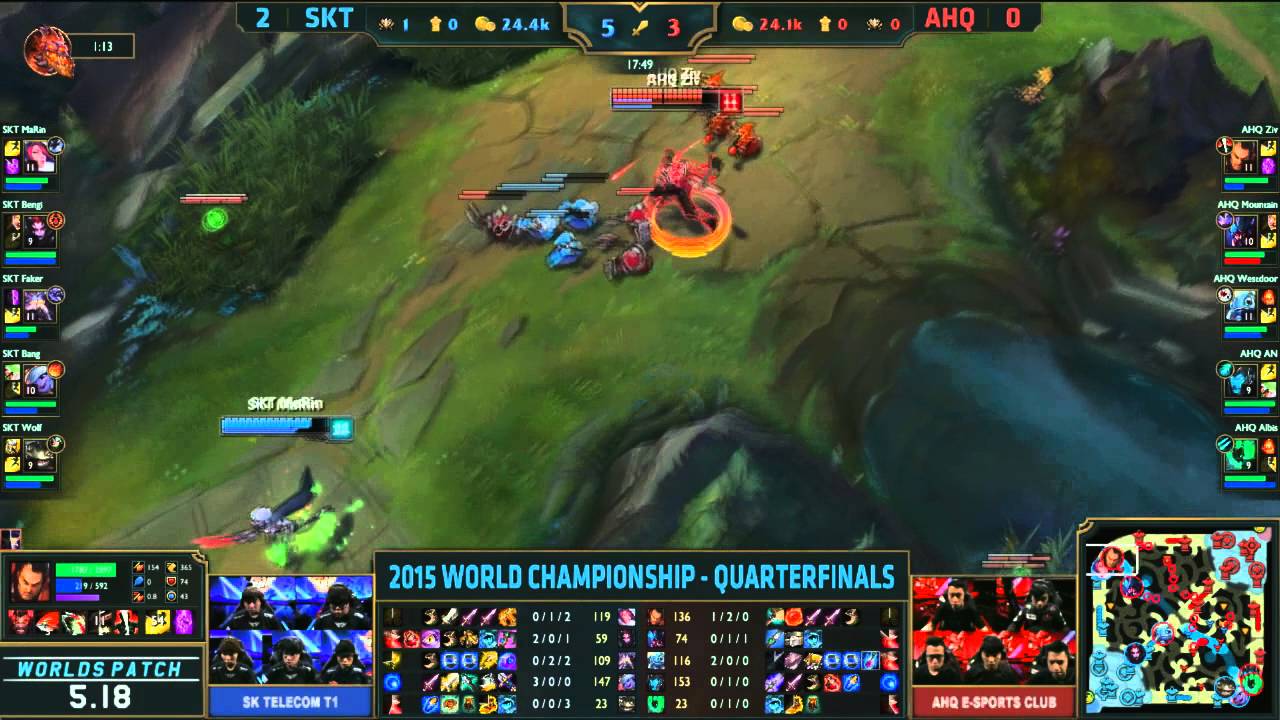Click Gnar's portrait in bottom-left stats panel
The height and width of the screenshot is (720, 1280).
pyautogui.click(x=31, y=581)
